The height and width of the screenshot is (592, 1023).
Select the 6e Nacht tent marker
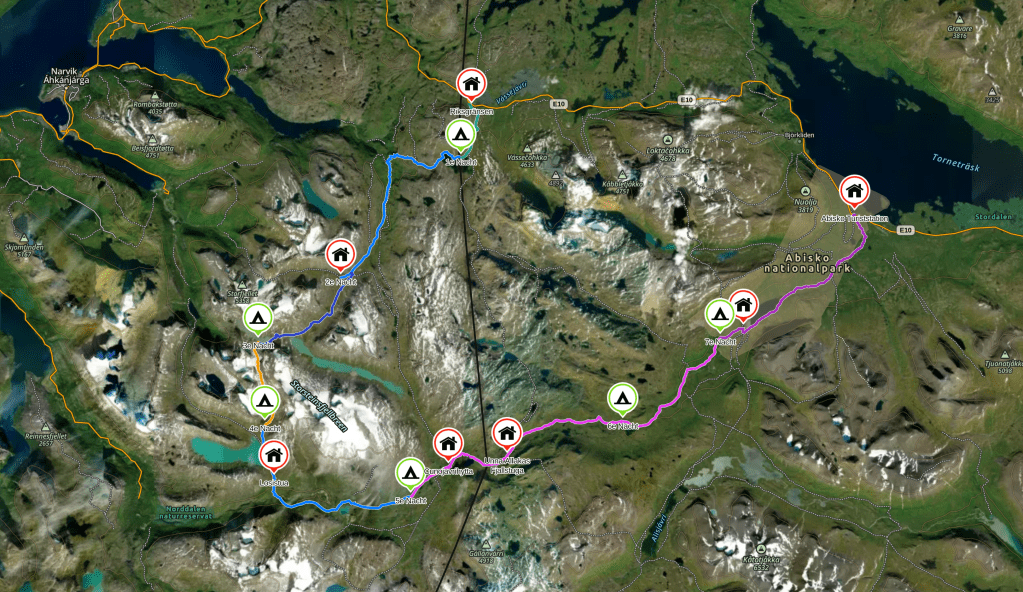tap(622, 399)
